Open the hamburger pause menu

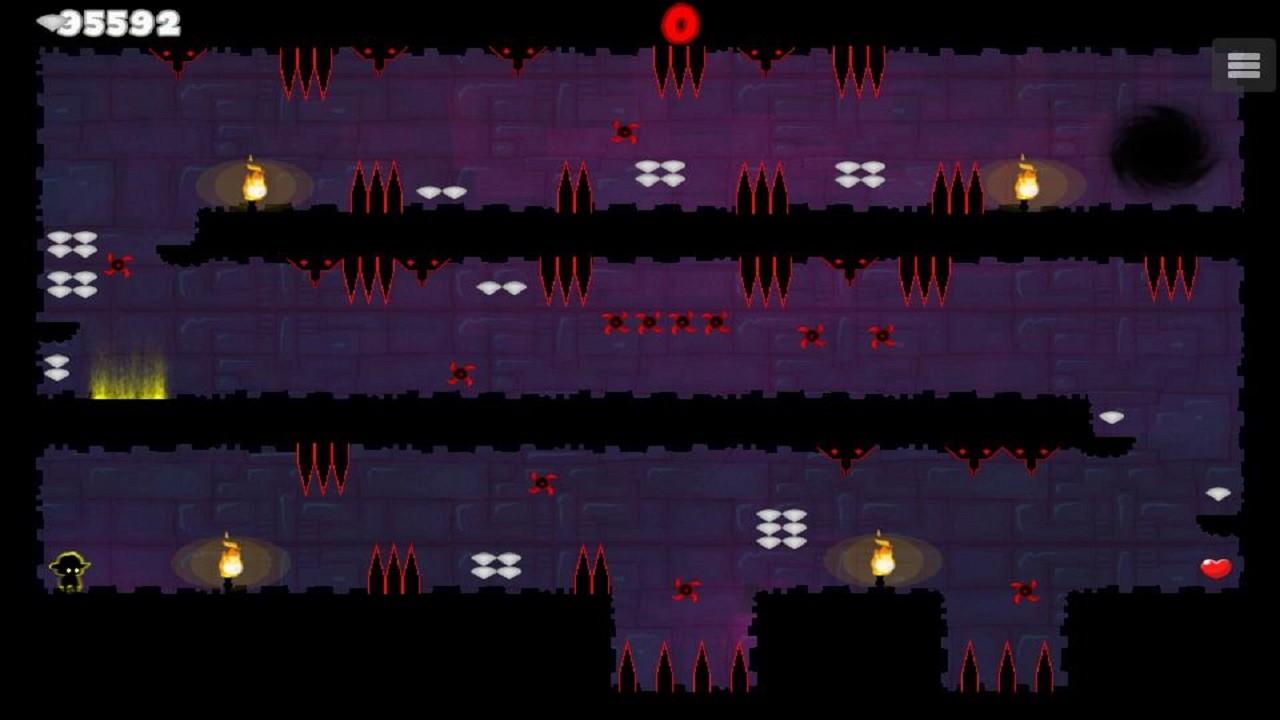[x=1243, y=64]
